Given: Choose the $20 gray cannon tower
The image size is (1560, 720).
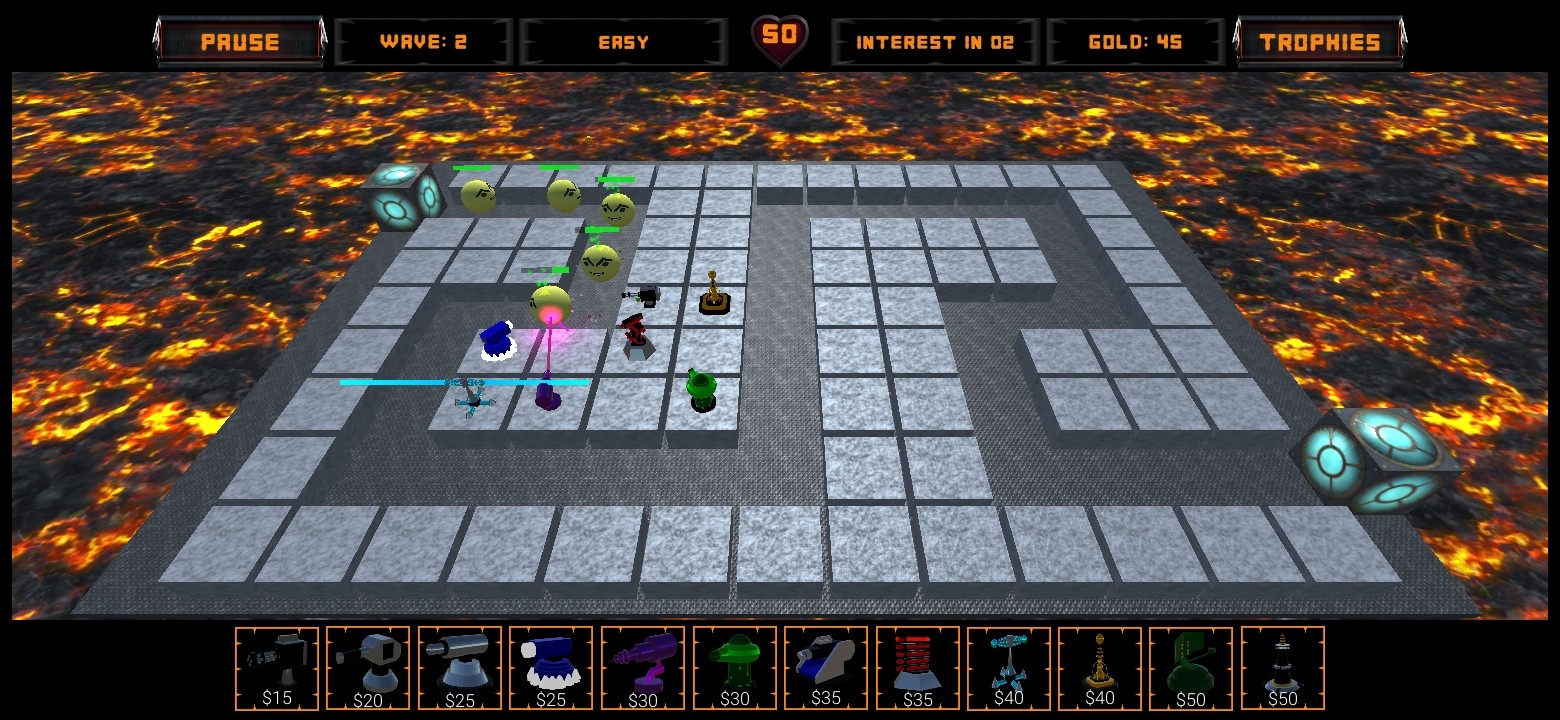Looking at the screenshot, I should 368,668.
